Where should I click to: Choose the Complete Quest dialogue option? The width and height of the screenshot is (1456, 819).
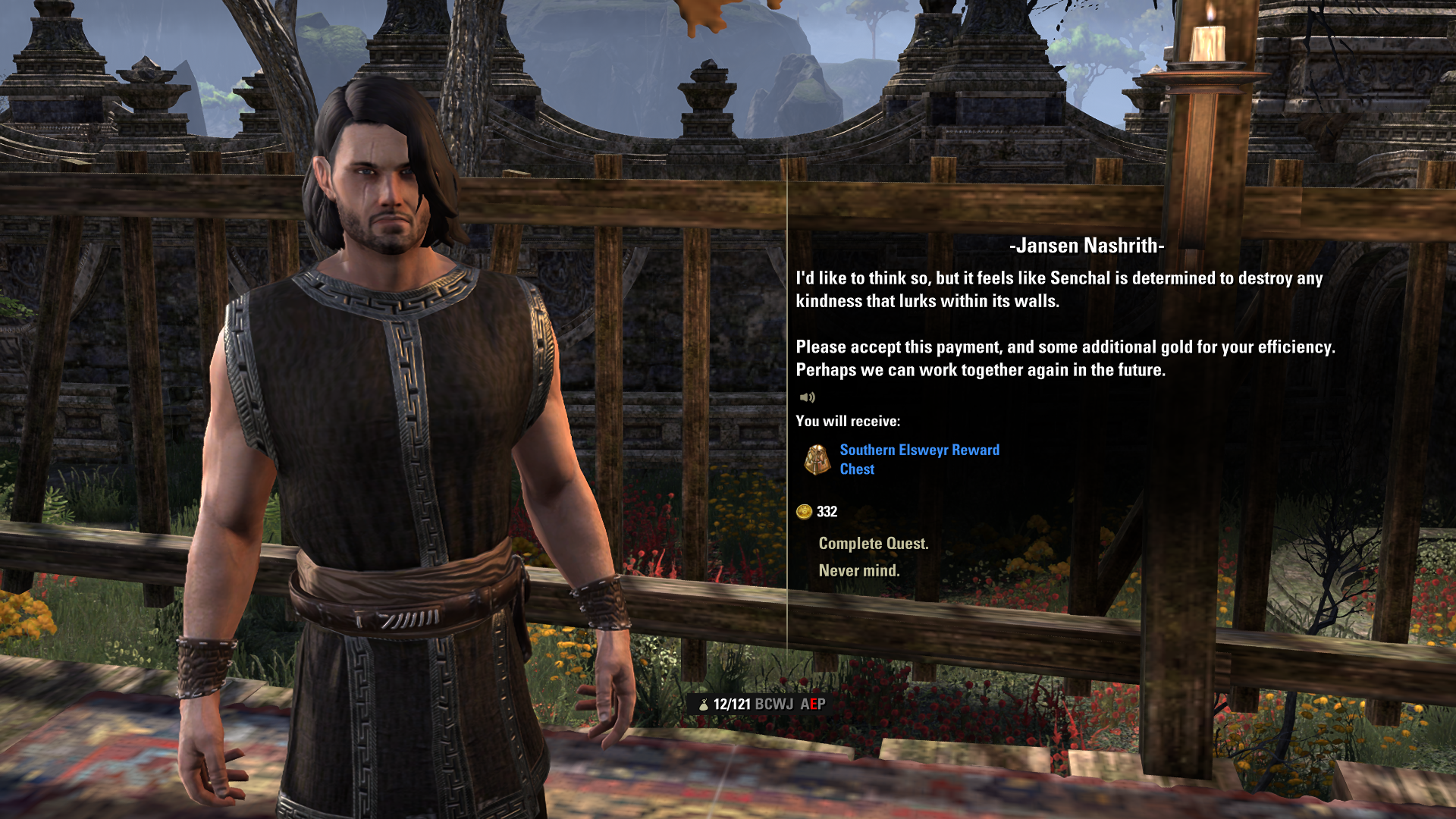(x=873, y=544)
